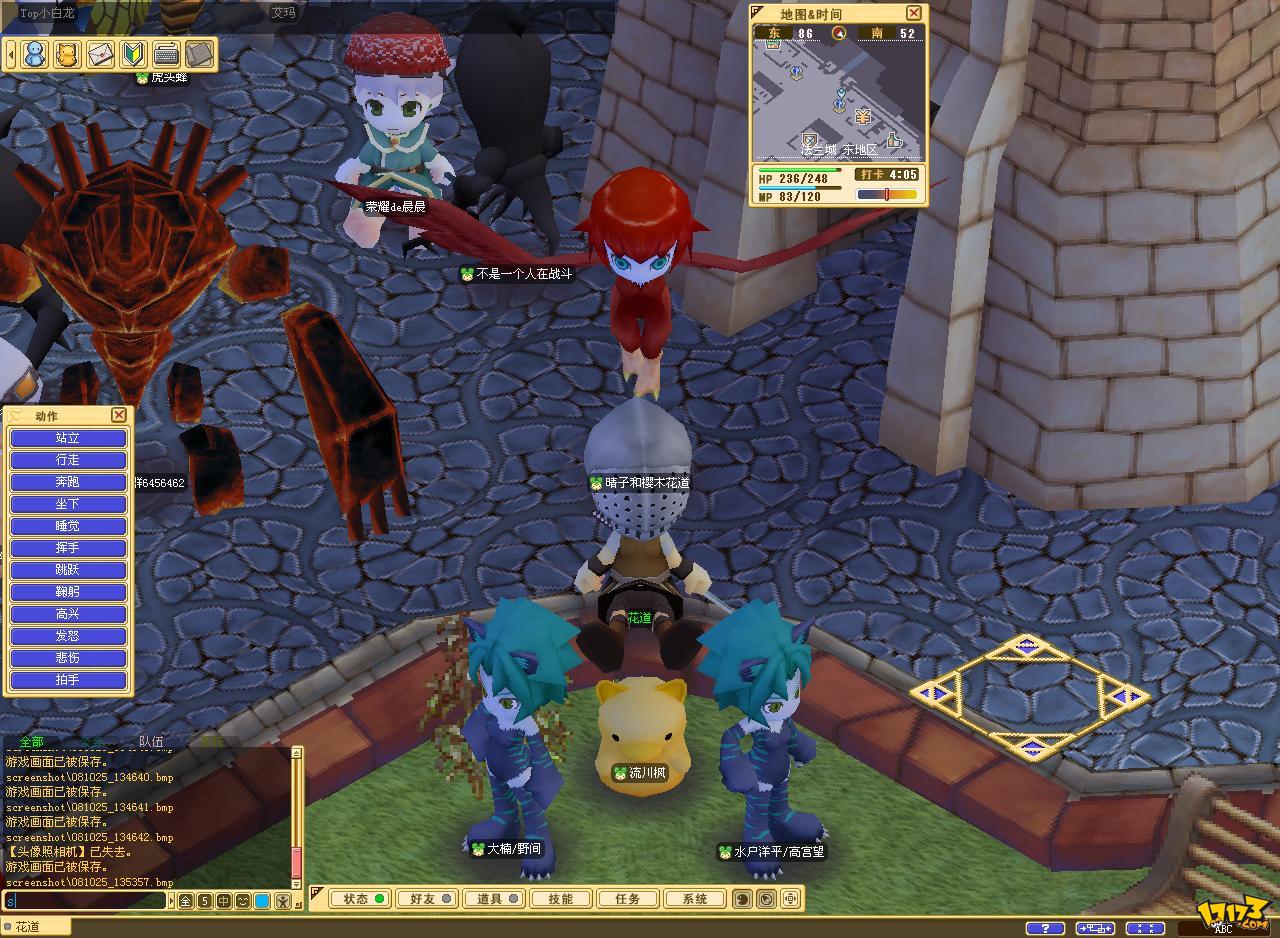Viewport: 1280px width, 938px height.
Task: Open the 好友 friends list
Action: pos(425,899)
